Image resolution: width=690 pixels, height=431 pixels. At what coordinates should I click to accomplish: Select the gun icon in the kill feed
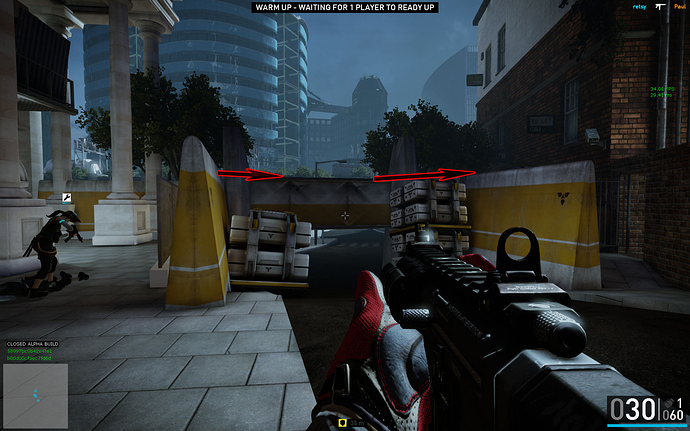[x=662, y=6]
